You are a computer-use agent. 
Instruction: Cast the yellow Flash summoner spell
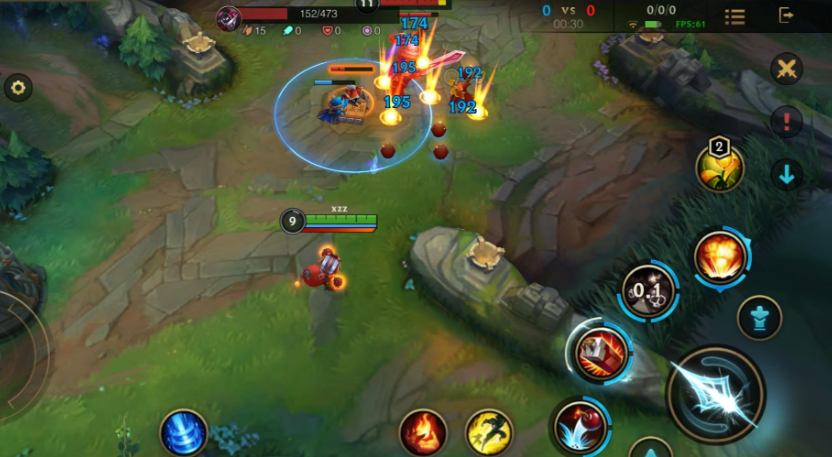(x=488, y=432)
